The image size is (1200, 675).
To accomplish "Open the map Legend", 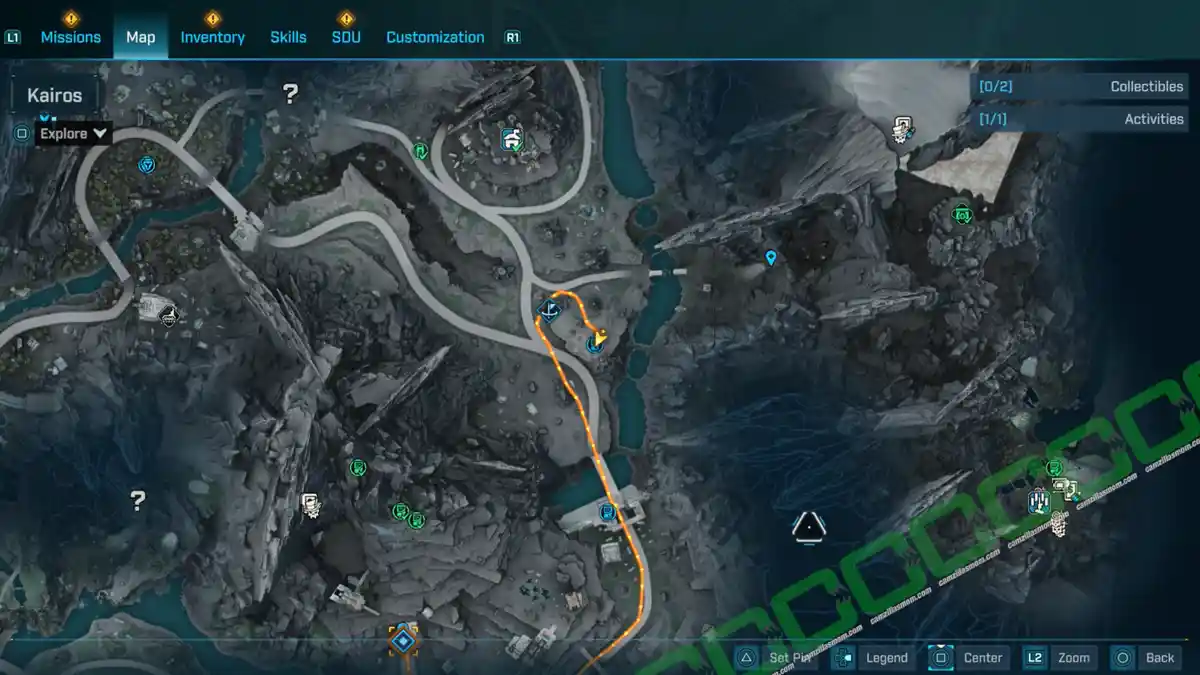I will click(873, 657).
